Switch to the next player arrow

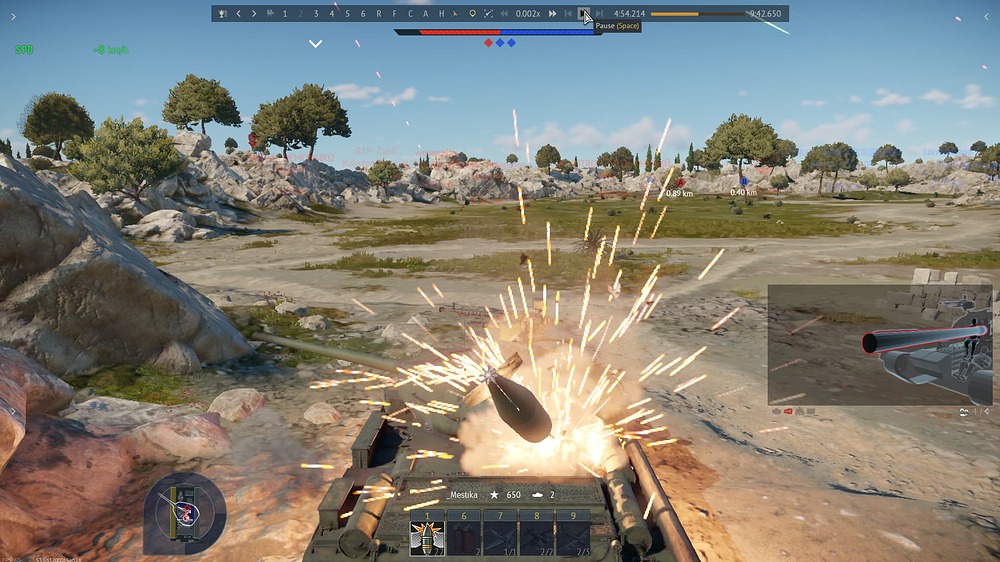click(x=254, y=14)
